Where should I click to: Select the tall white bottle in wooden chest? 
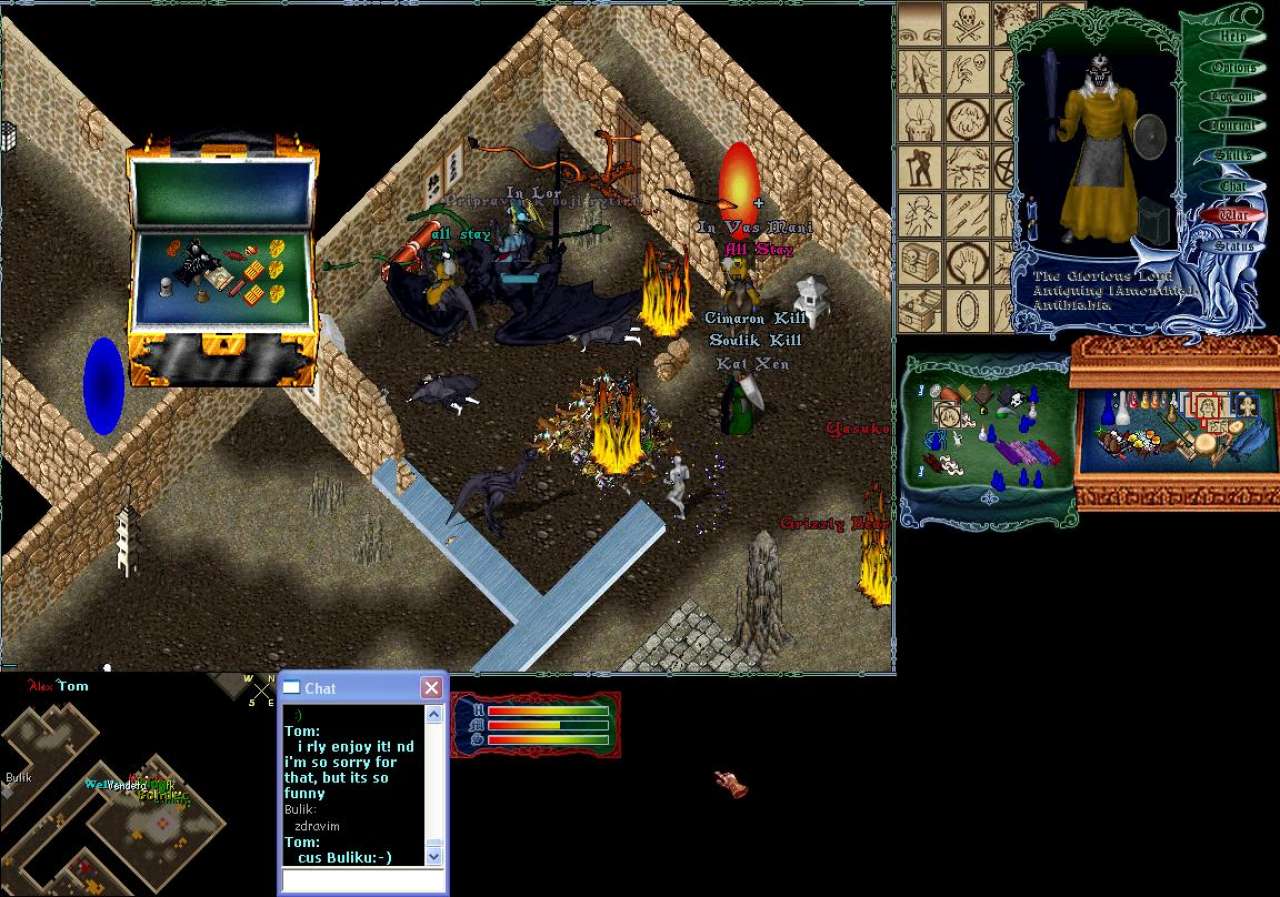click(x=1122, y=408)
